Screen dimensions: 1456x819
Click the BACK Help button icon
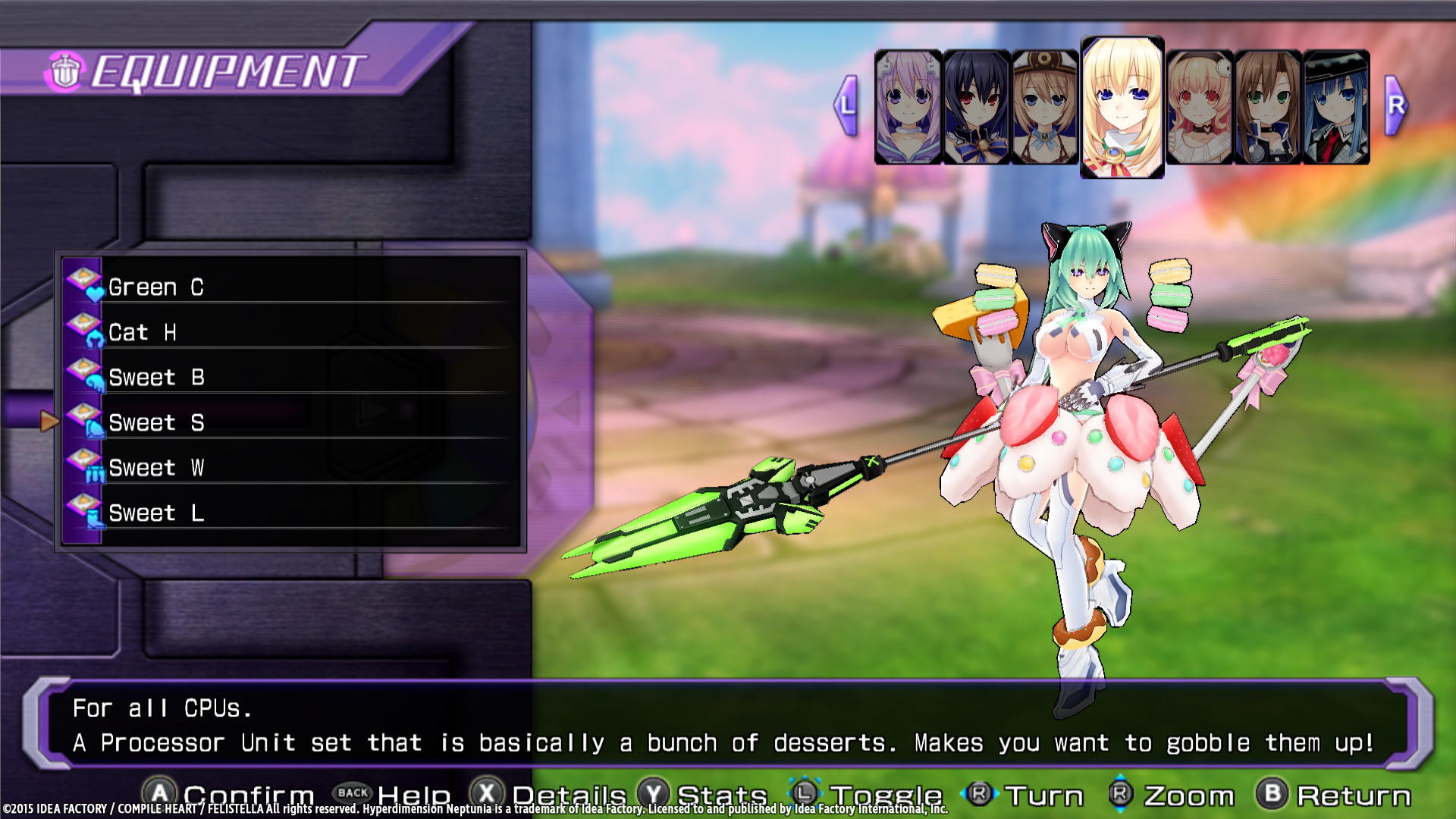pyautogui.click(x=353, y=793)
